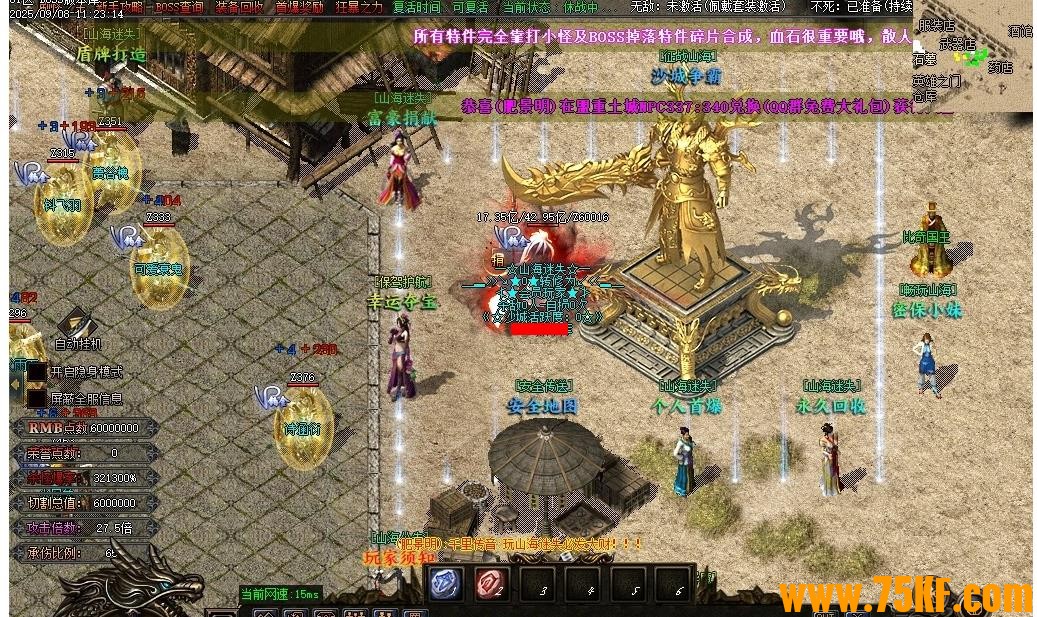
Task: Toggle the 开启隐身模式 stealth mode checkbox
Action: (x=37, y=372)
